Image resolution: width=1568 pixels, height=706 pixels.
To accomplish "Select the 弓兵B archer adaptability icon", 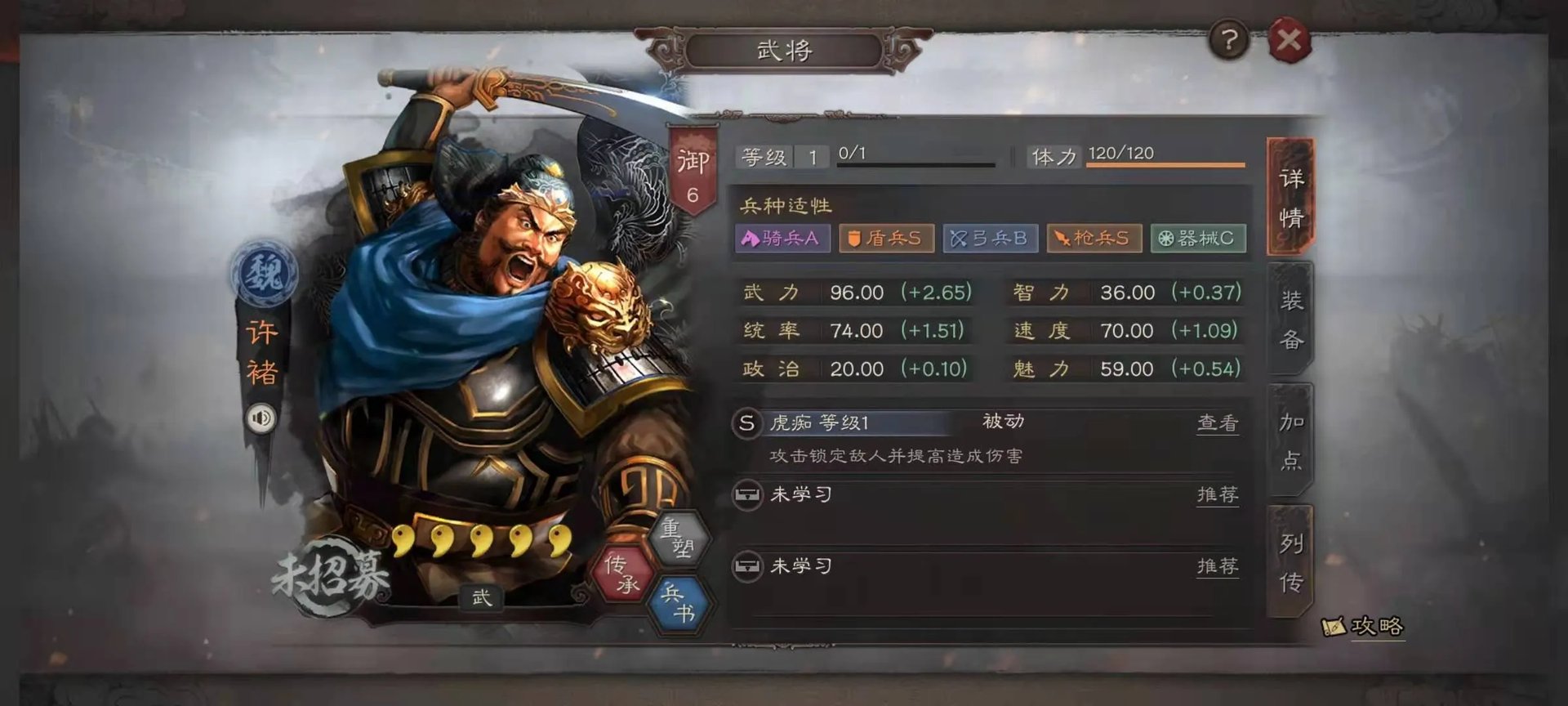I will [990, 238].
